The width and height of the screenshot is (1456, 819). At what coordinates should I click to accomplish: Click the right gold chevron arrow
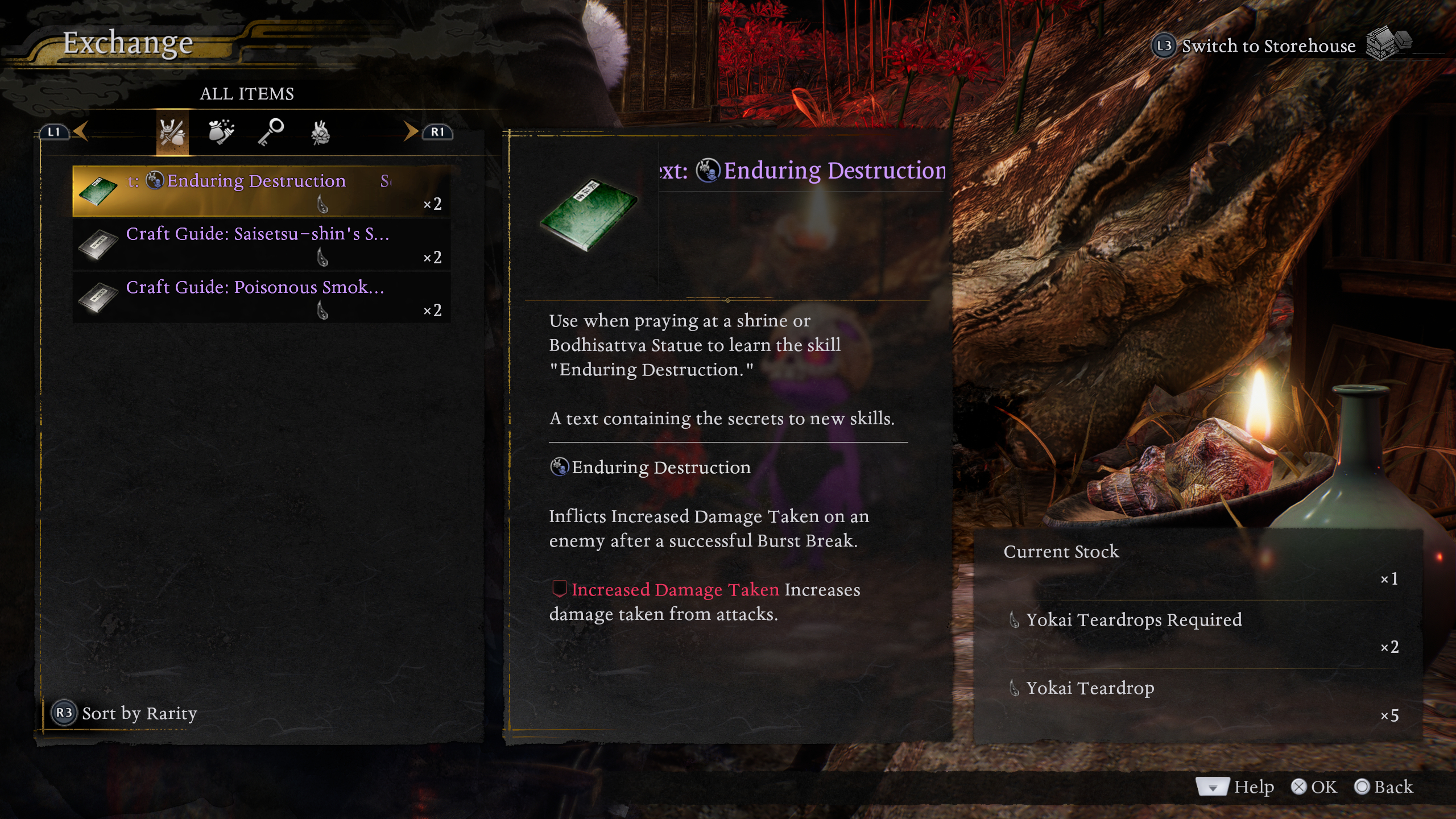coord(410,131)
